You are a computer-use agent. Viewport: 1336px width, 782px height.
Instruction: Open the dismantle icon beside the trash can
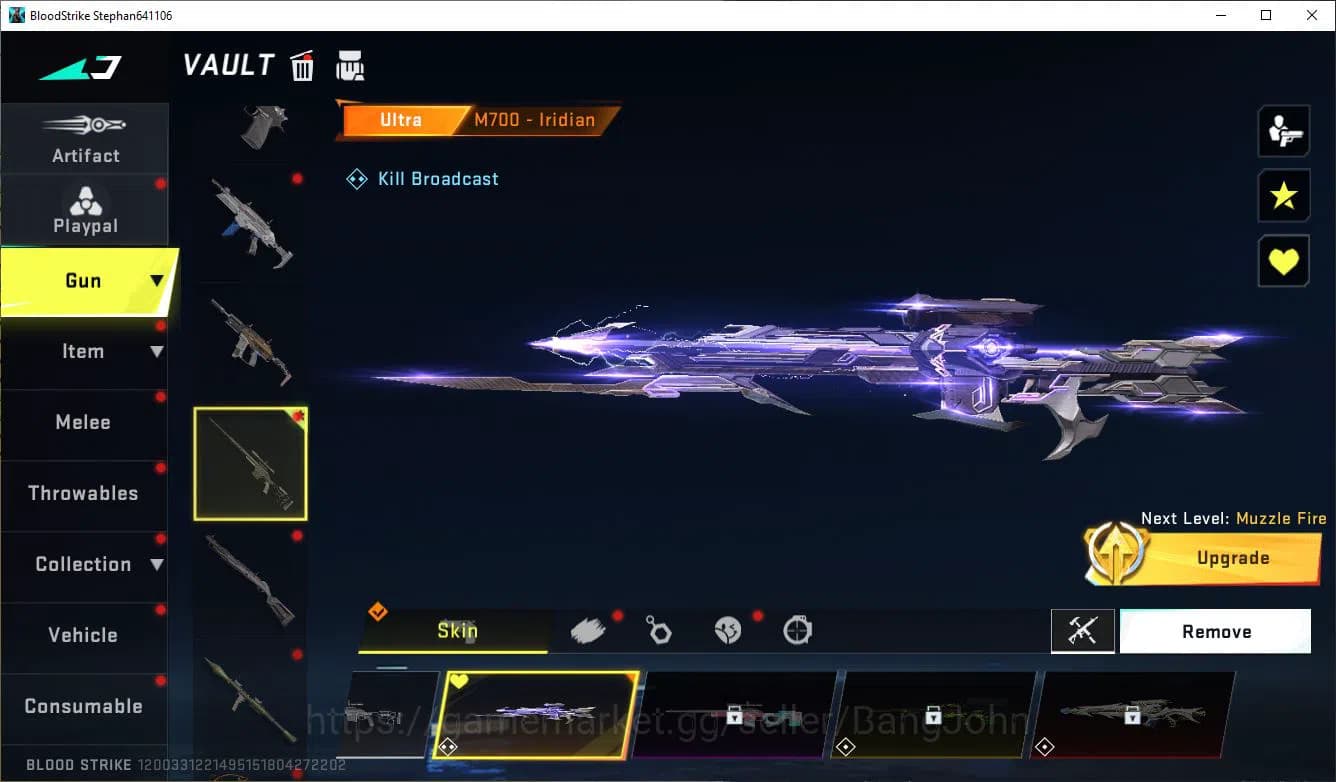[x=350, y=64]
